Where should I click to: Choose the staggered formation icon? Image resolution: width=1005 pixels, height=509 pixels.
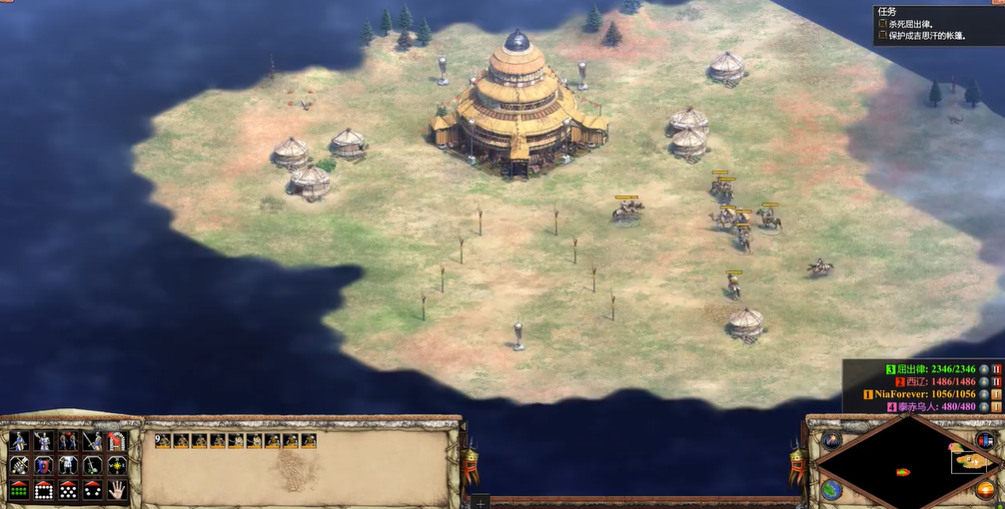[68, 490]
